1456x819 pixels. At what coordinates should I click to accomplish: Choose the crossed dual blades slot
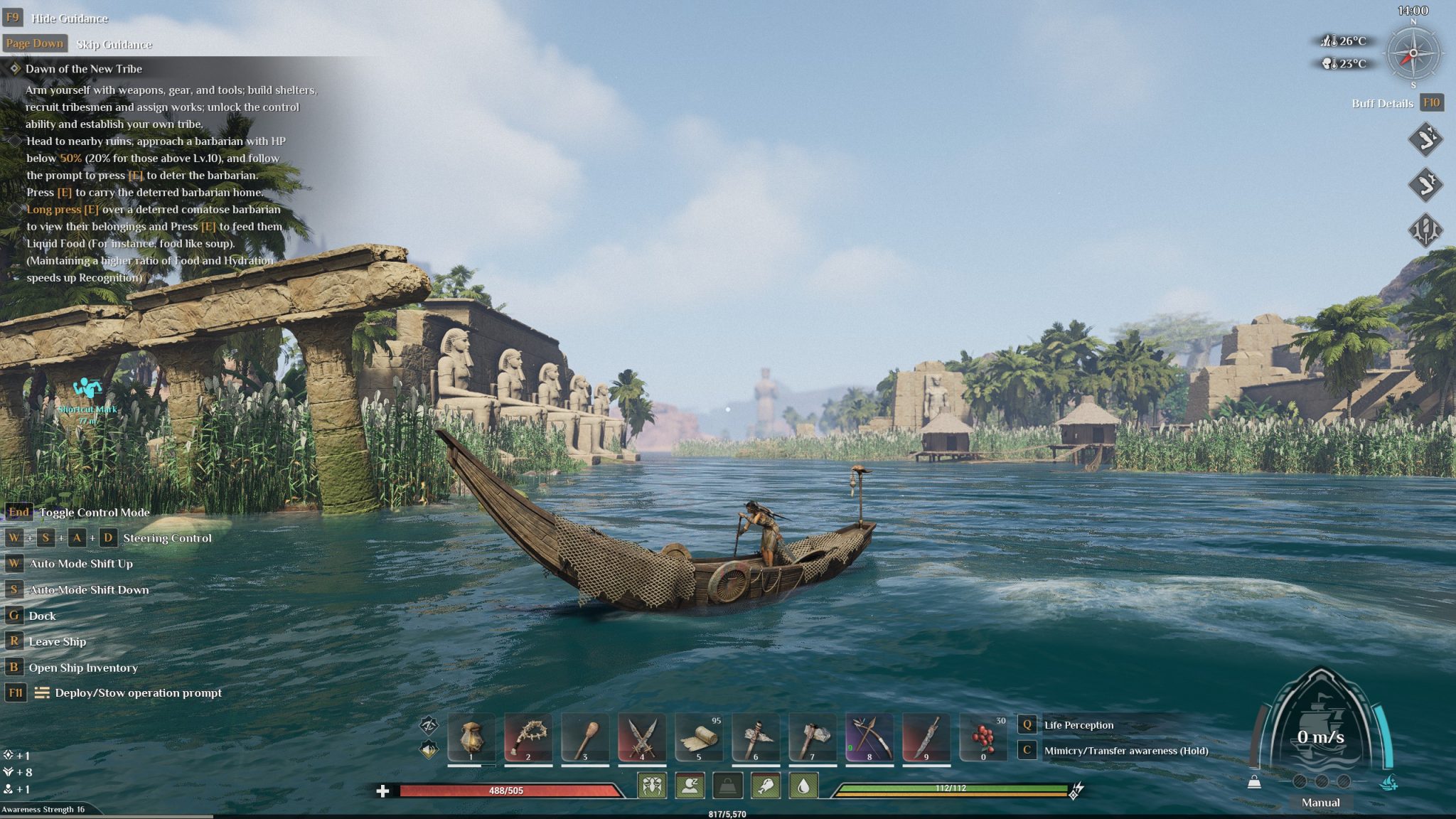[642, 737]
